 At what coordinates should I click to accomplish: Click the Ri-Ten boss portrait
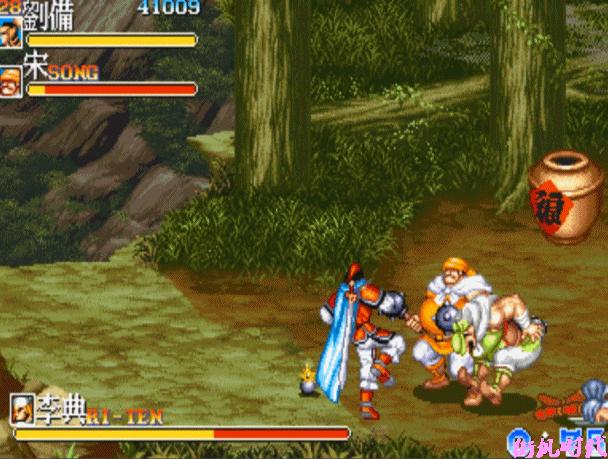point(22,410)
